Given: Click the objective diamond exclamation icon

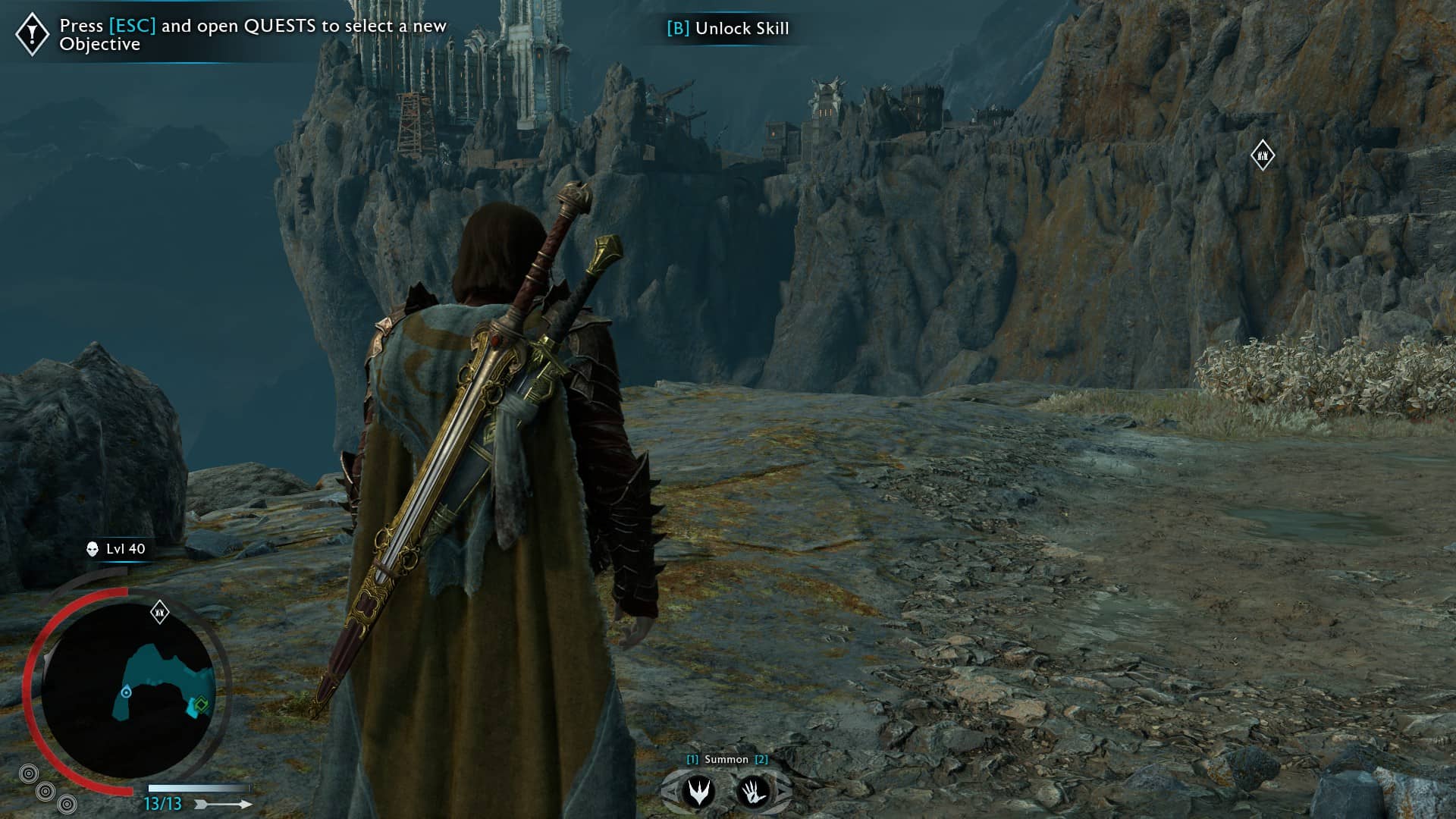Looking at the screenshot, I should (33, 34).
